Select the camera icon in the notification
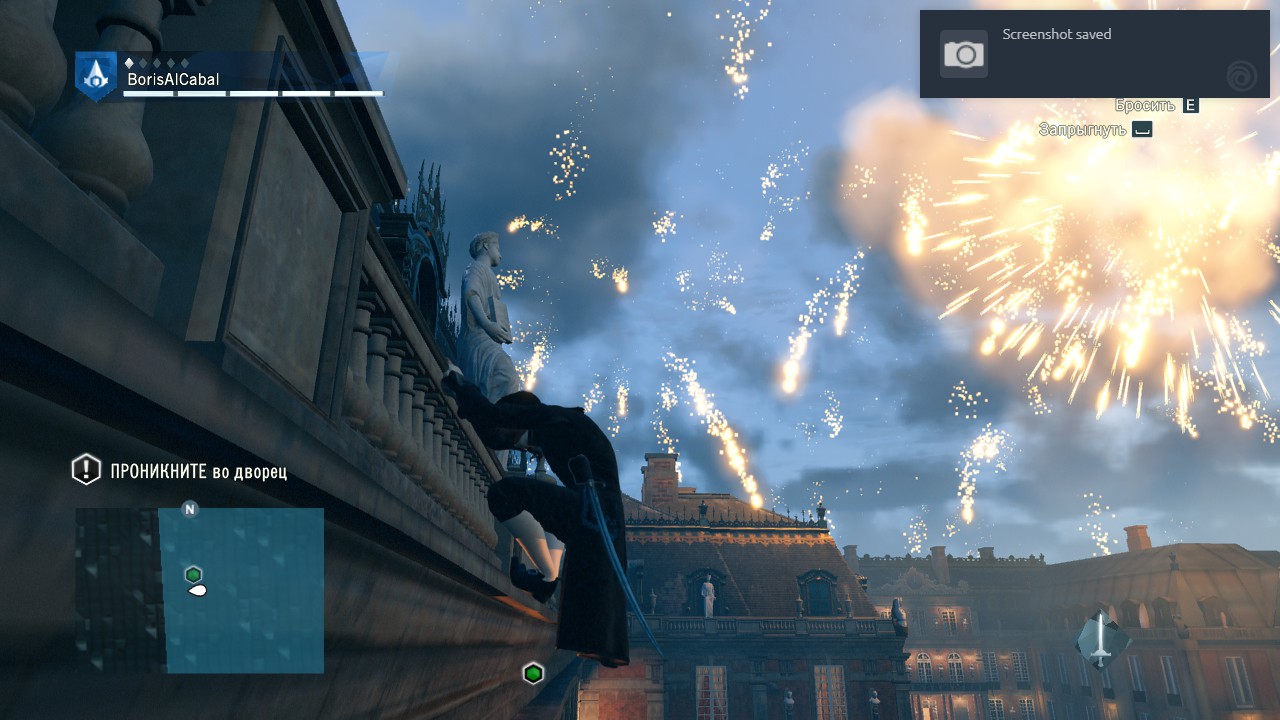Image resolution: width=1280 pixels, height=720 pixels. click(x=962, y=53)
